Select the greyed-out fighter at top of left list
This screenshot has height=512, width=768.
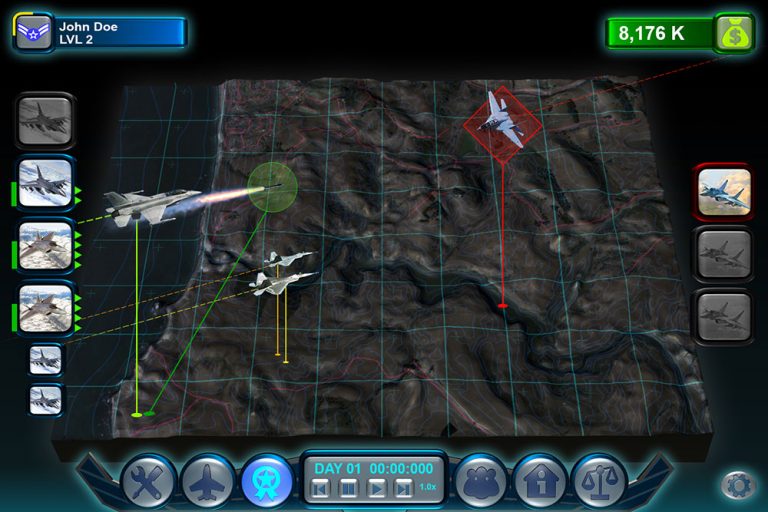45,121
